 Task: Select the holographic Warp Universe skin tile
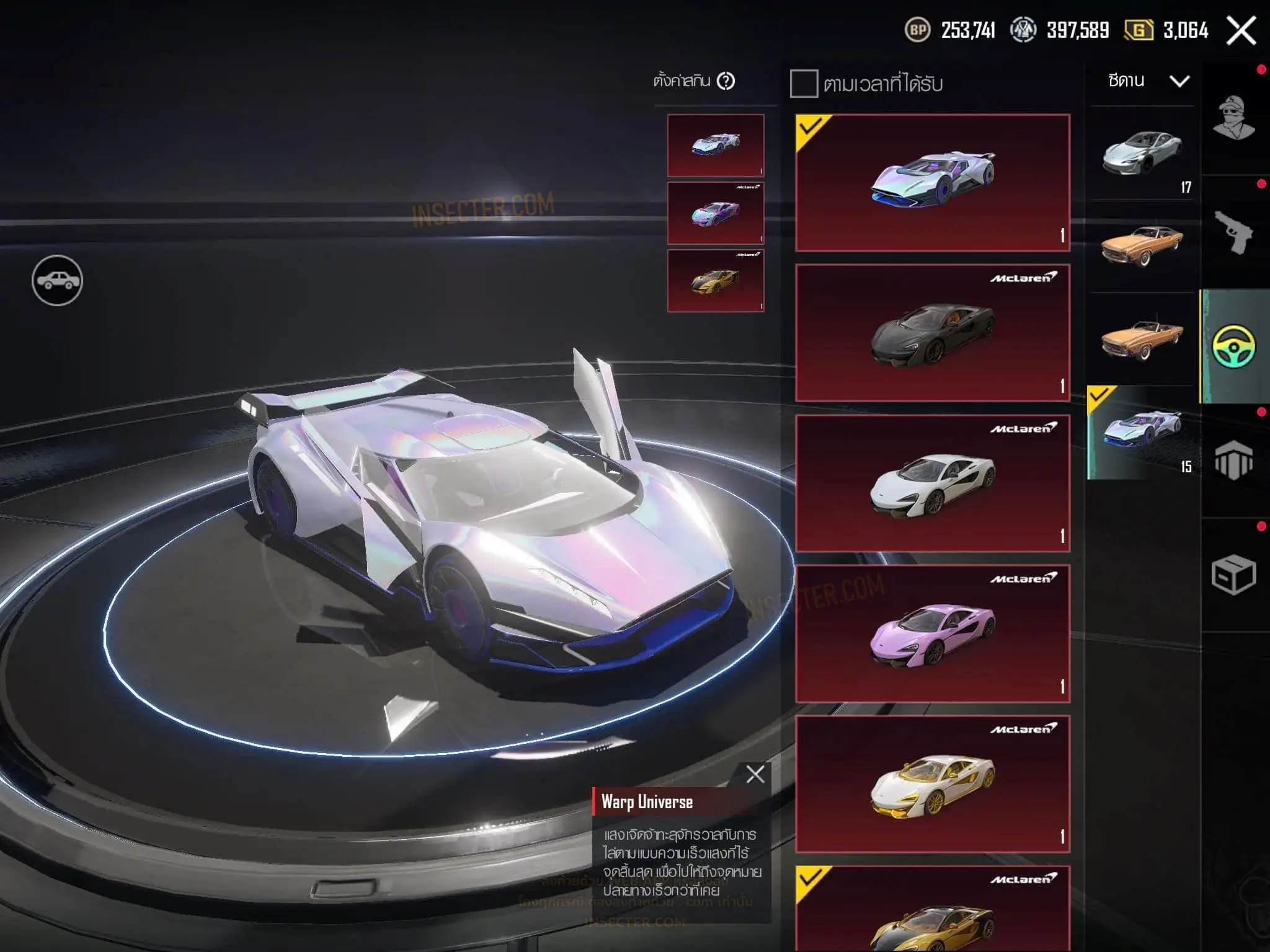coord(932,182)
